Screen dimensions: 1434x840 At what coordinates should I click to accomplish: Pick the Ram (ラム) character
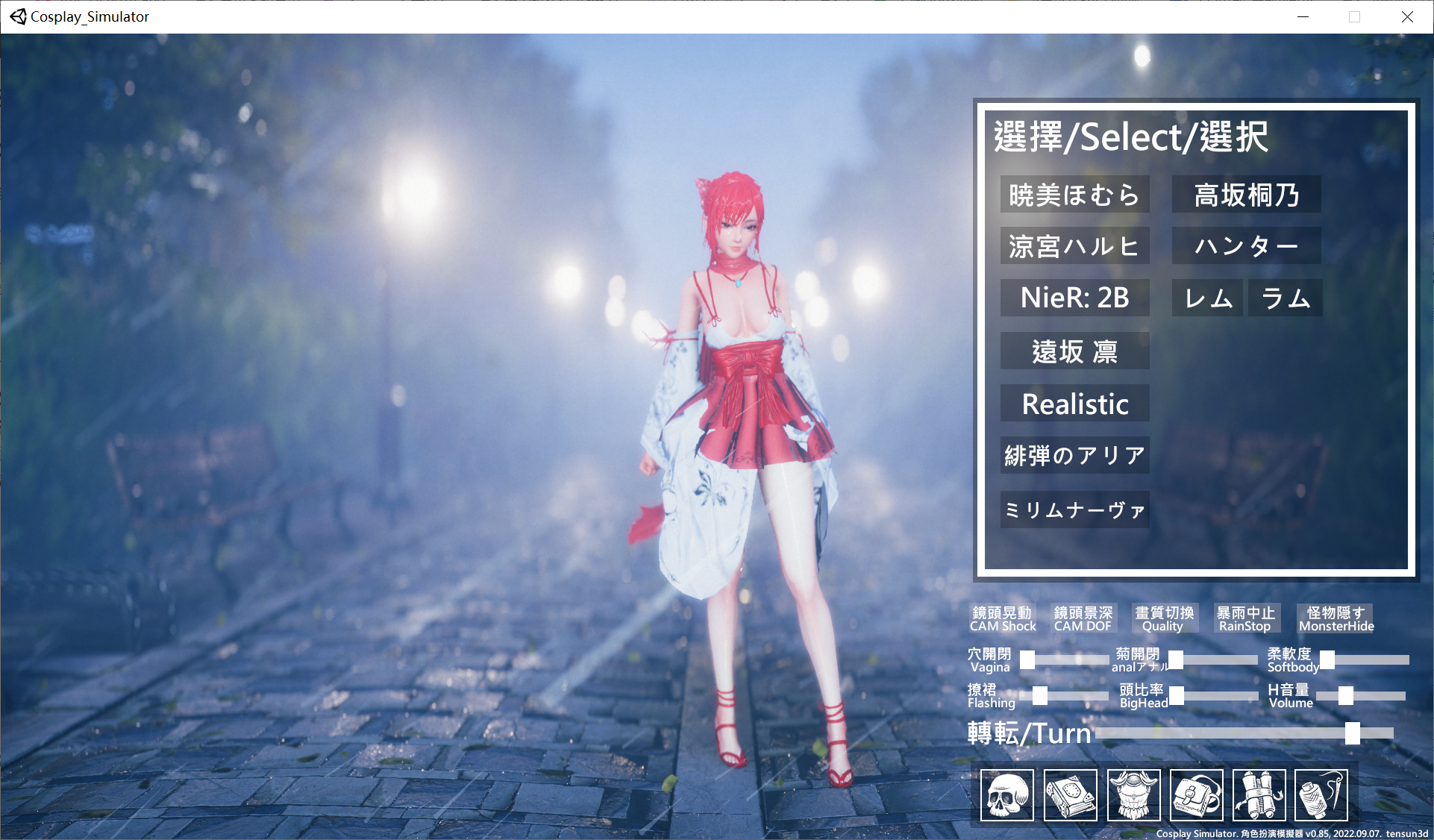click(1285, 298)
